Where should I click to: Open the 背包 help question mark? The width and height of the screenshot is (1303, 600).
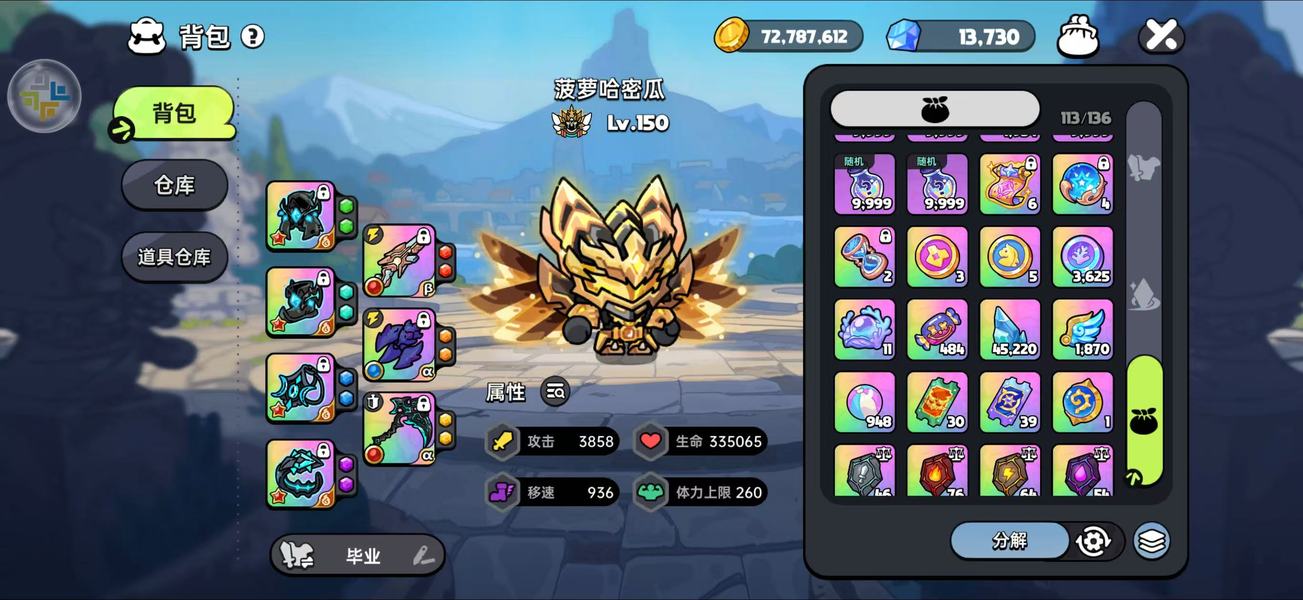(253, 37)
